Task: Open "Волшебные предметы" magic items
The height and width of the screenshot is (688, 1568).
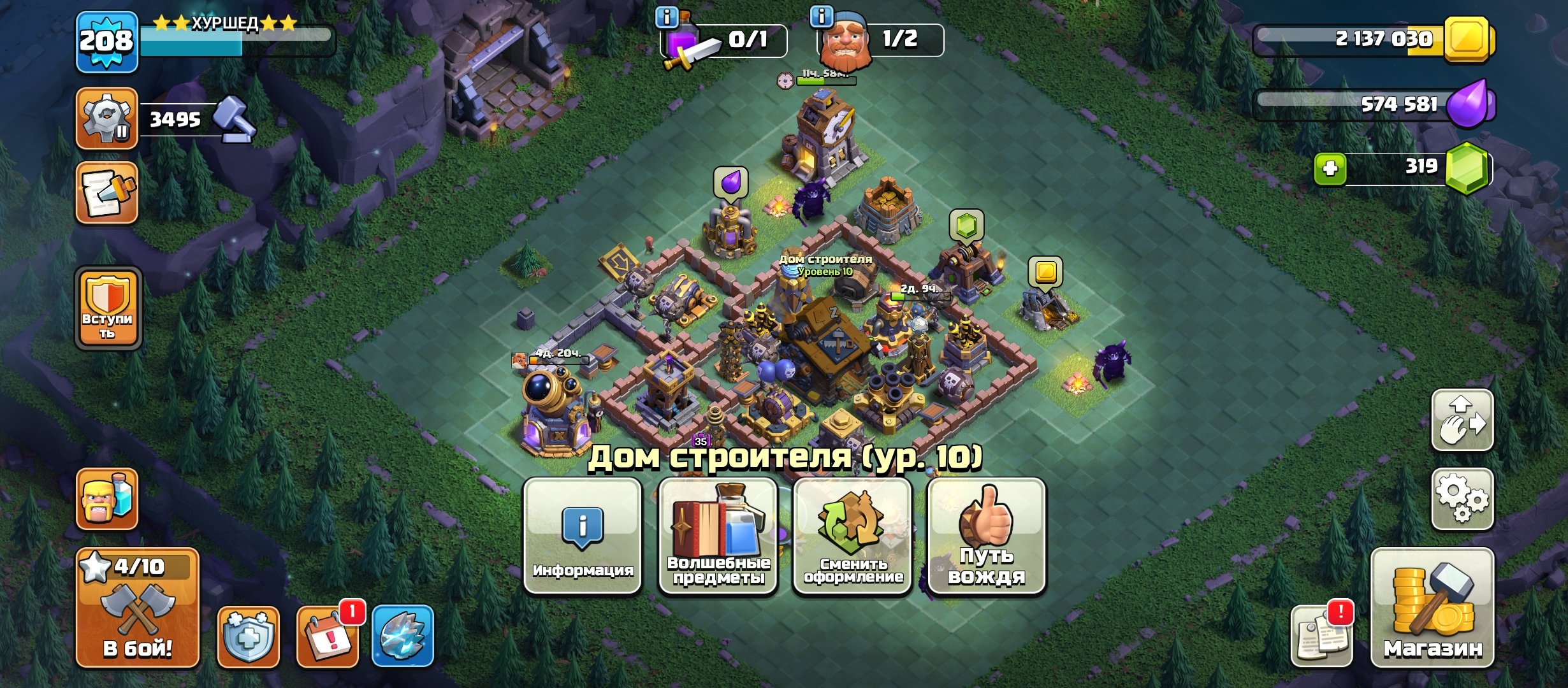Action: pyautogui.click(x=718, y=545)
